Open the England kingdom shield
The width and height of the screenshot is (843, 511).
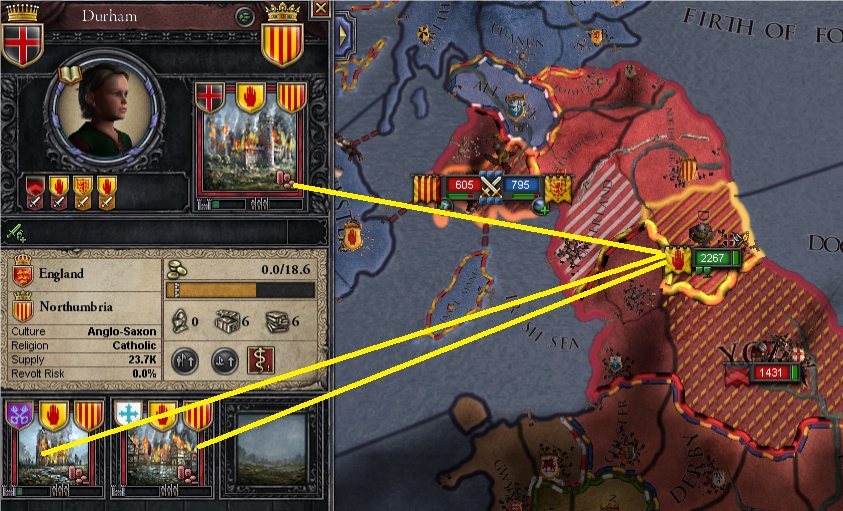pyautogui.click(x=22, y=273)
